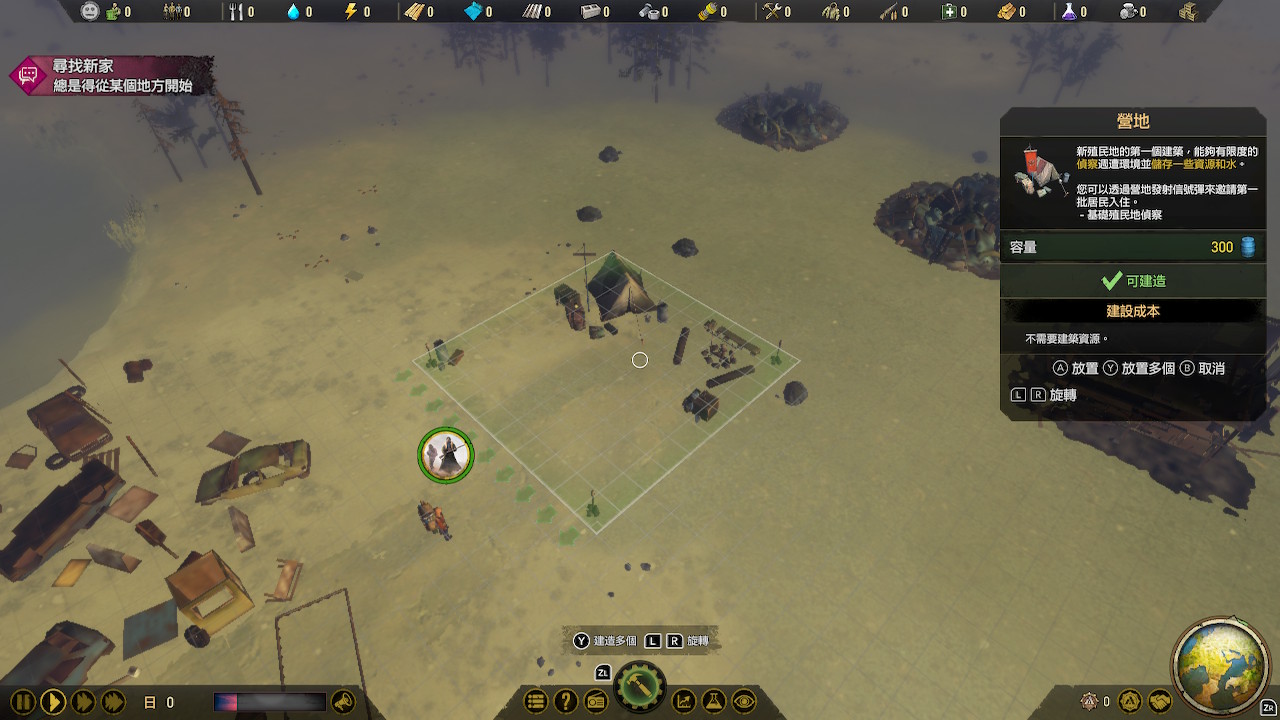
Task: Click the megaphone announcement icon
Action: (343, 702)
